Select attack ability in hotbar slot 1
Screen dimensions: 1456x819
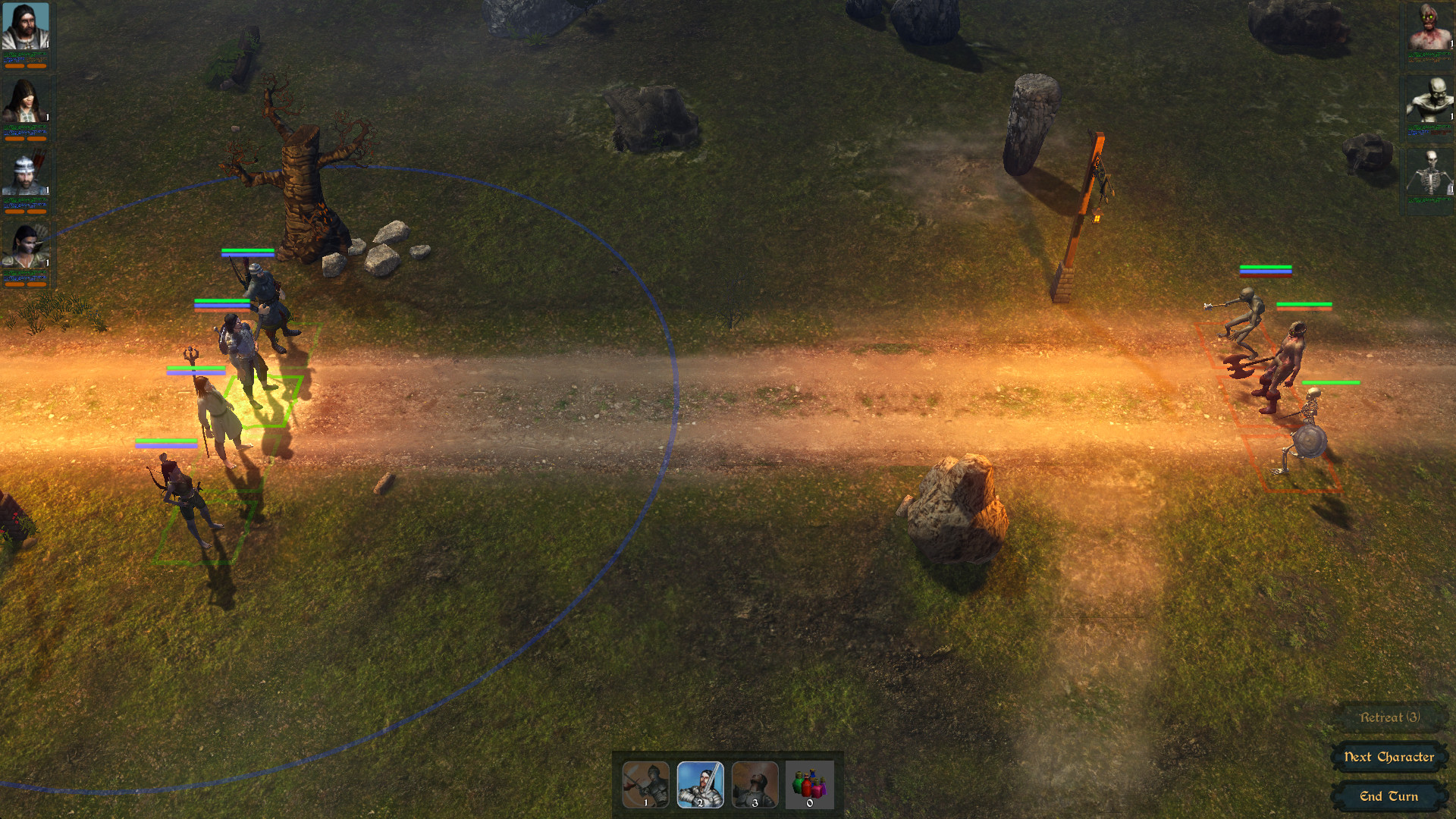coord(645,785)
